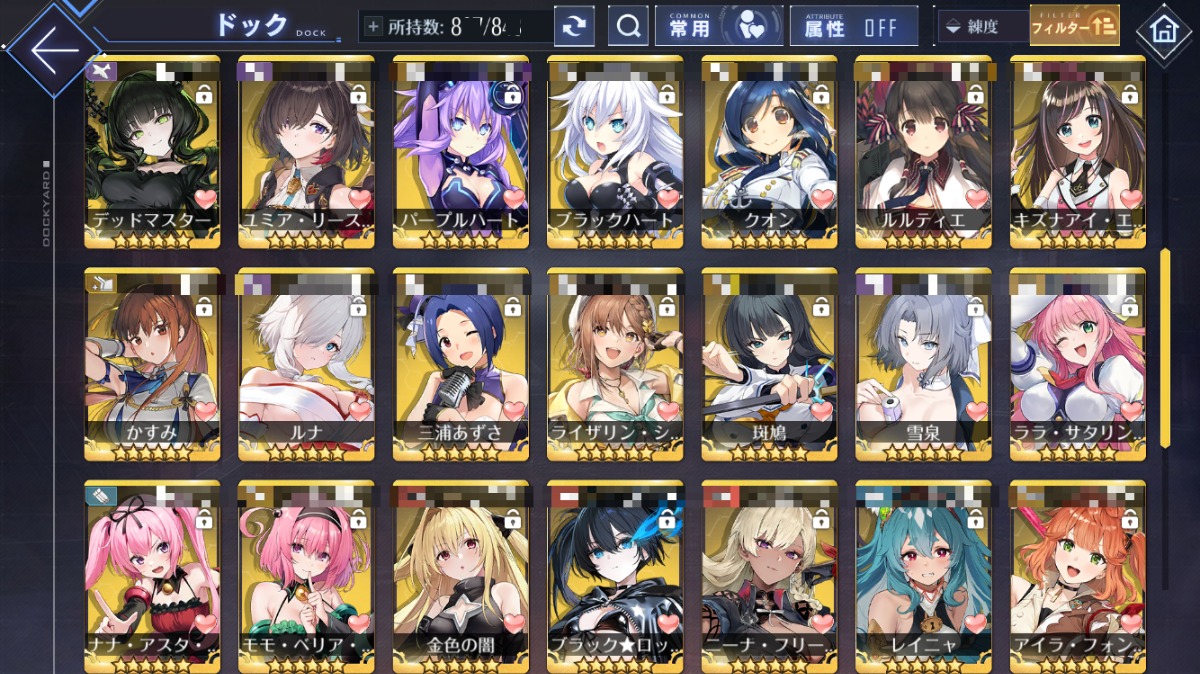Toggle the 属性 attribute display
The image size is (1200, 674).
pyautogui.click(x=853, y=27)
